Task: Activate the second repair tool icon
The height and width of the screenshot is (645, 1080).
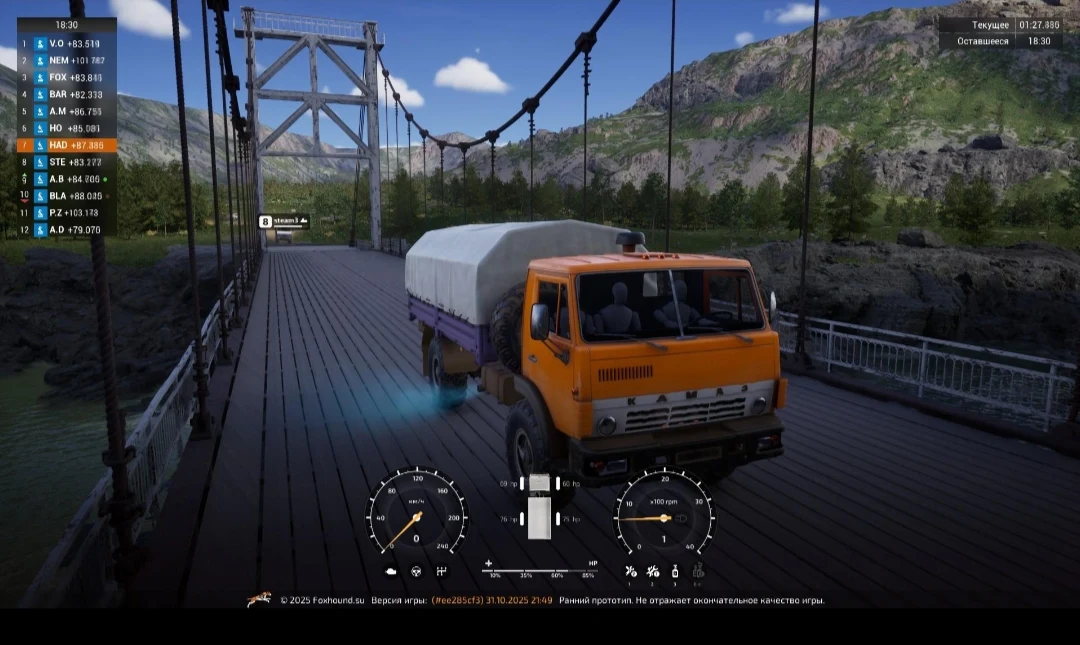Action: (653, 571)
